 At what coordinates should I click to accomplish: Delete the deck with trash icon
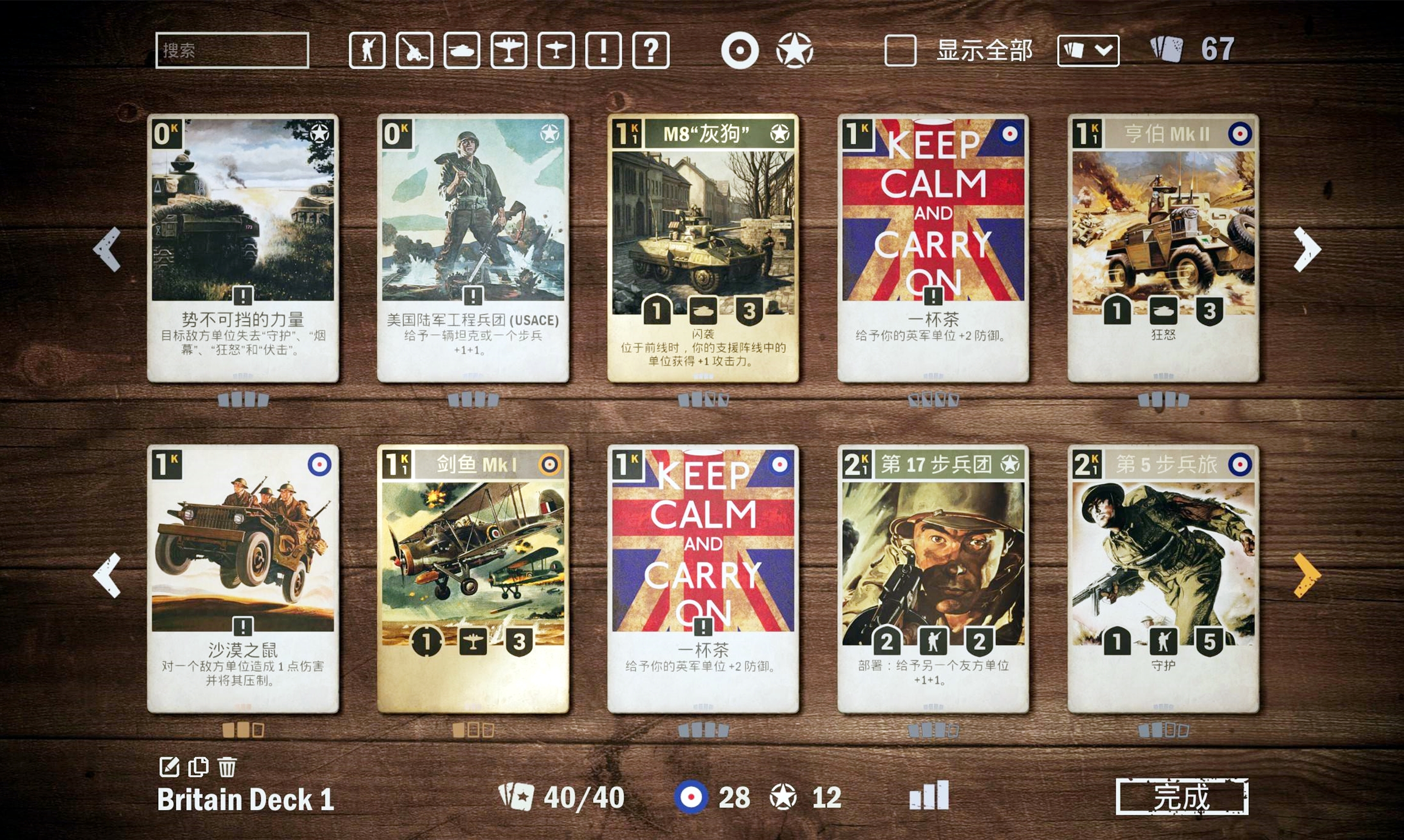tap(227, 767)
